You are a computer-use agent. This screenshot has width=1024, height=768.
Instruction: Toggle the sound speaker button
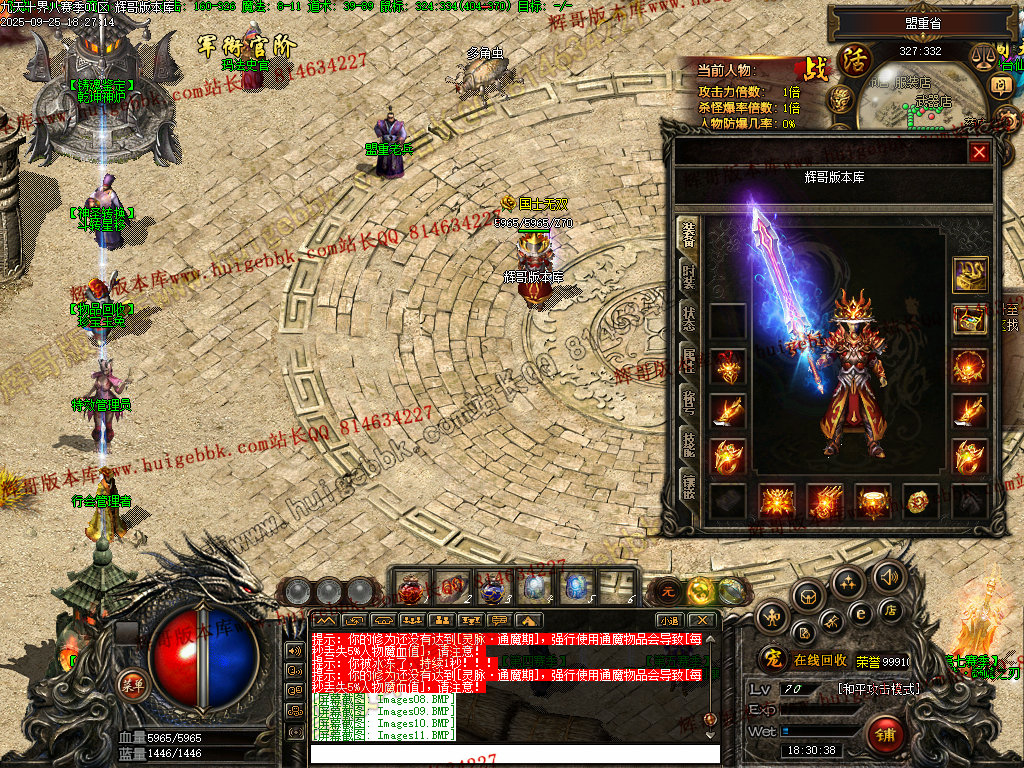click(887, 576)
